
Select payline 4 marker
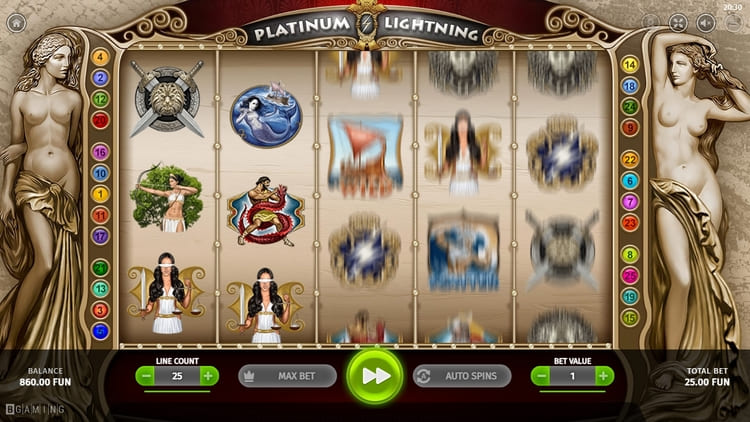tap(100, 57)
